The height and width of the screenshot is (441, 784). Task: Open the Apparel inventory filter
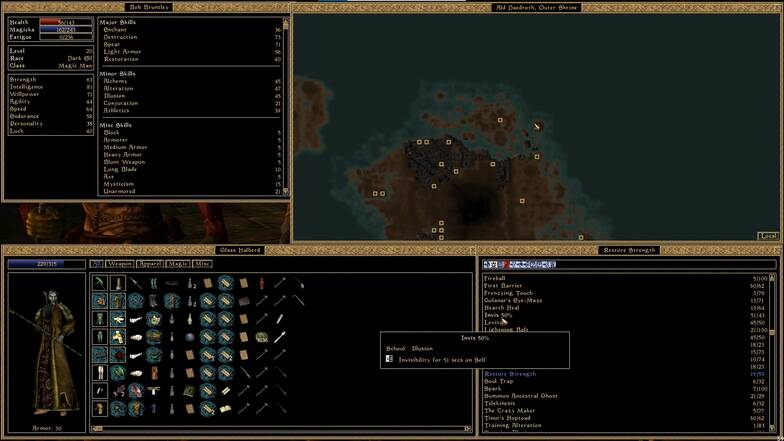[150, 264]
